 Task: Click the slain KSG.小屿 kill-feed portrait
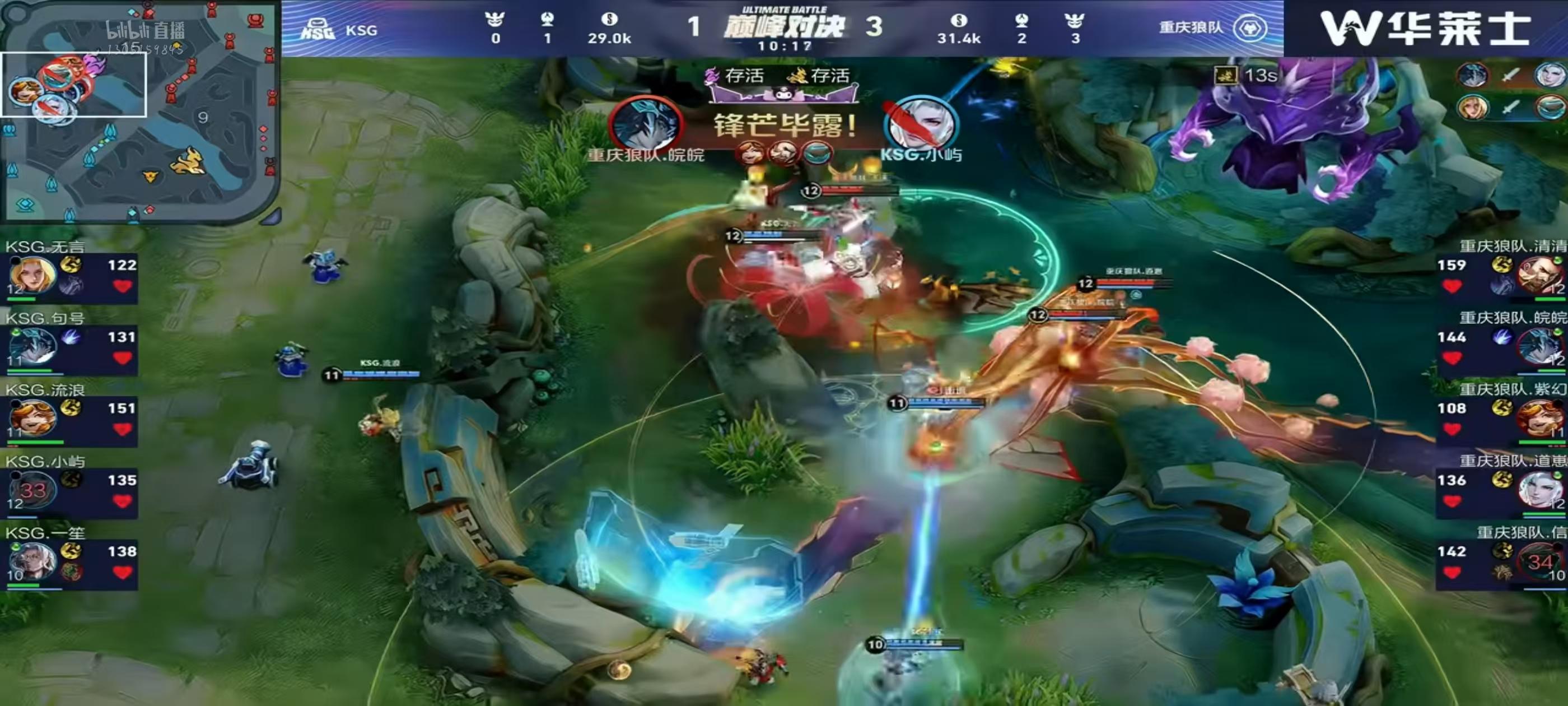(920, 125)
